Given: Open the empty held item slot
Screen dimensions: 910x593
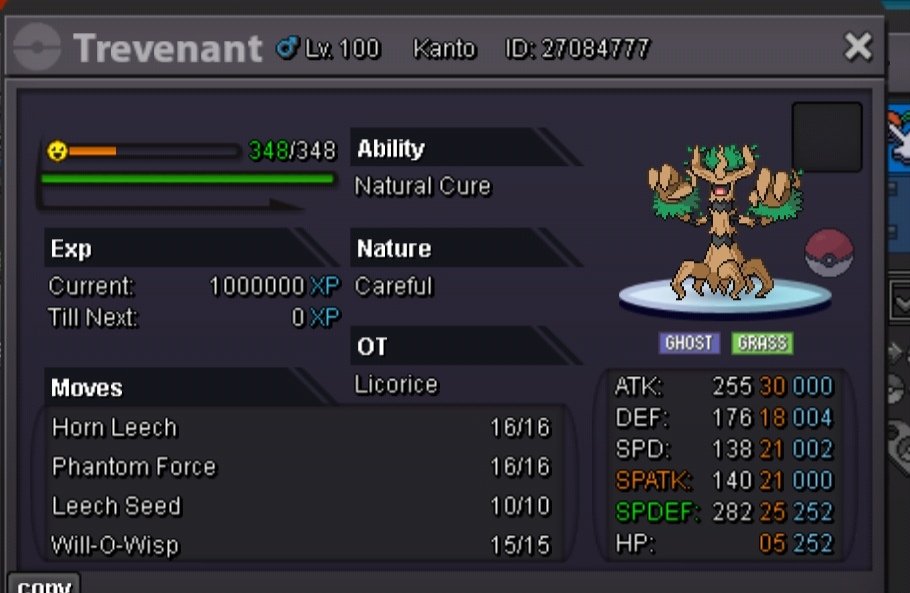Looking at the screenshot, I should (827, 137).
